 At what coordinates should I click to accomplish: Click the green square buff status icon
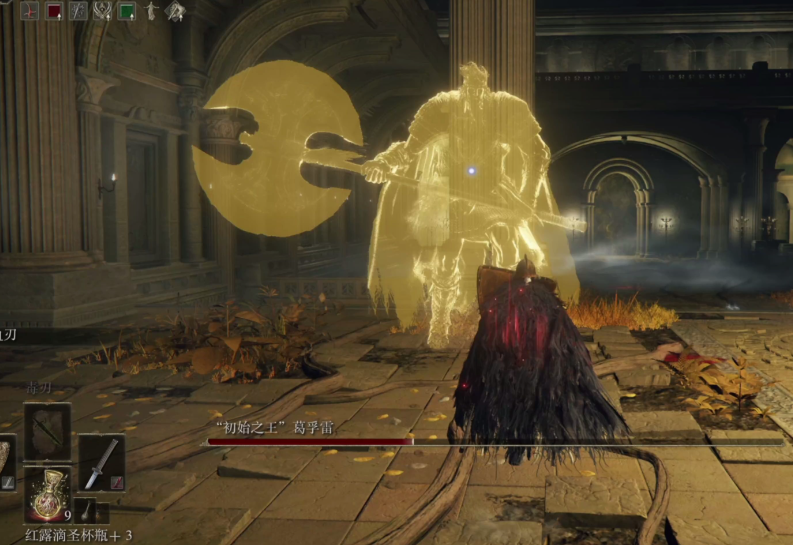click(x=127, y=11)
